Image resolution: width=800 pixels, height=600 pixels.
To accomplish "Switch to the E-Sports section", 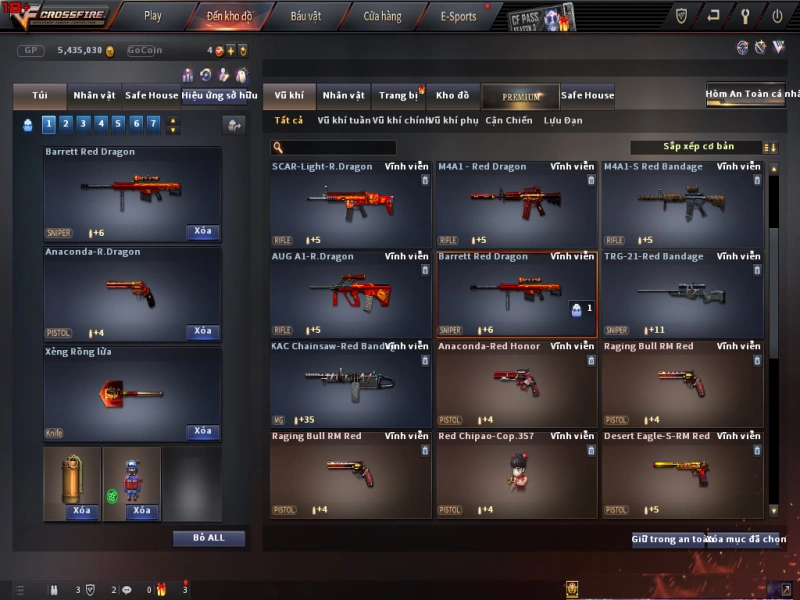I will tap(458, 16).
